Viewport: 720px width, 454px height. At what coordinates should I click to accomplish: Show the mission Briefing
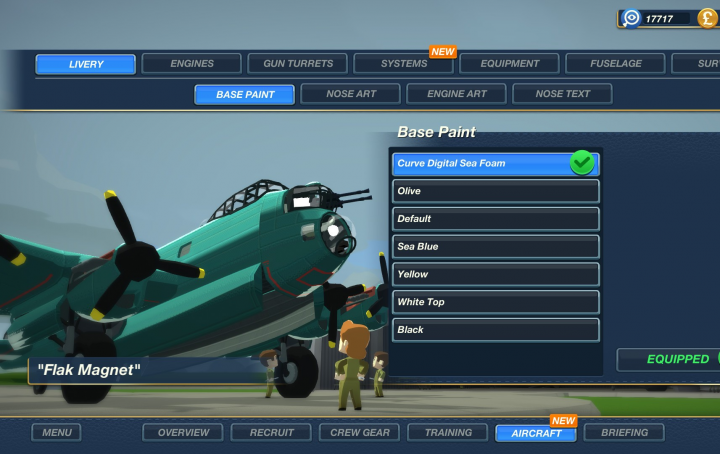(x=624, y=433)
